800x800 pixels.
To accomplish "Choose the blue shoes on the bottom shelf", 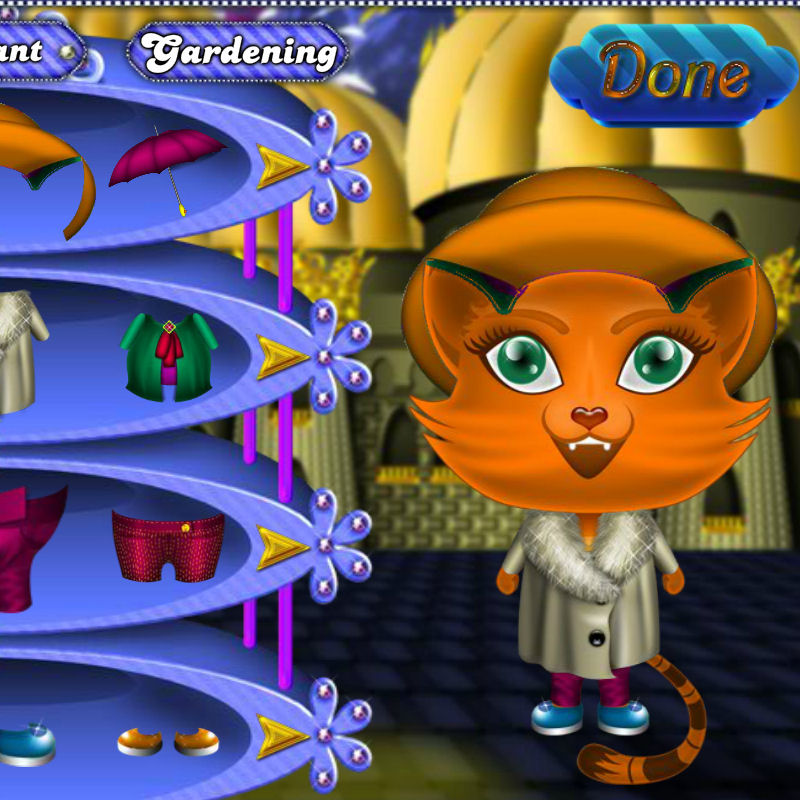I will point(25,745).
